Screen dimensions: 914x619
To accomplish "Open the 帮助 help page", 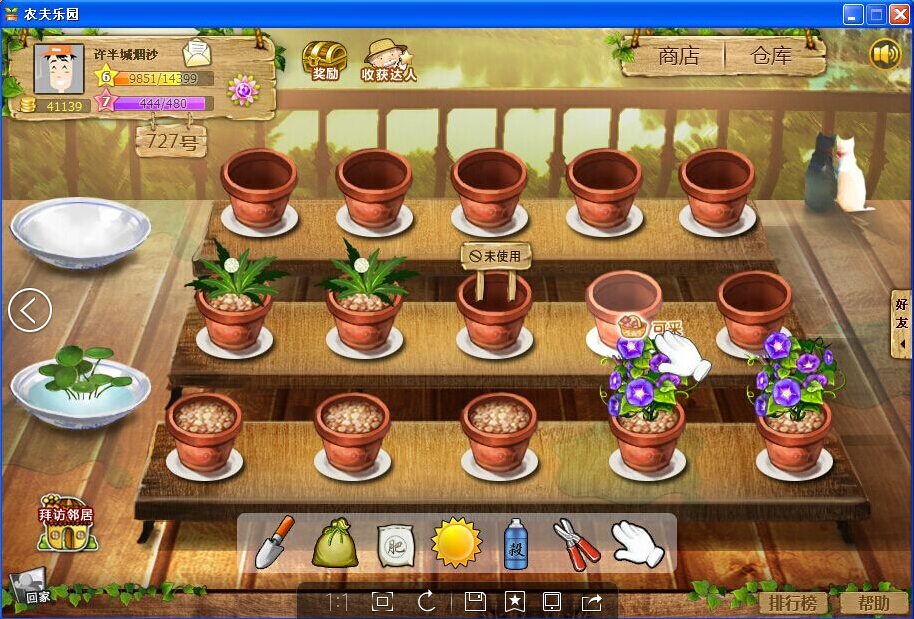I will point(873,603).
